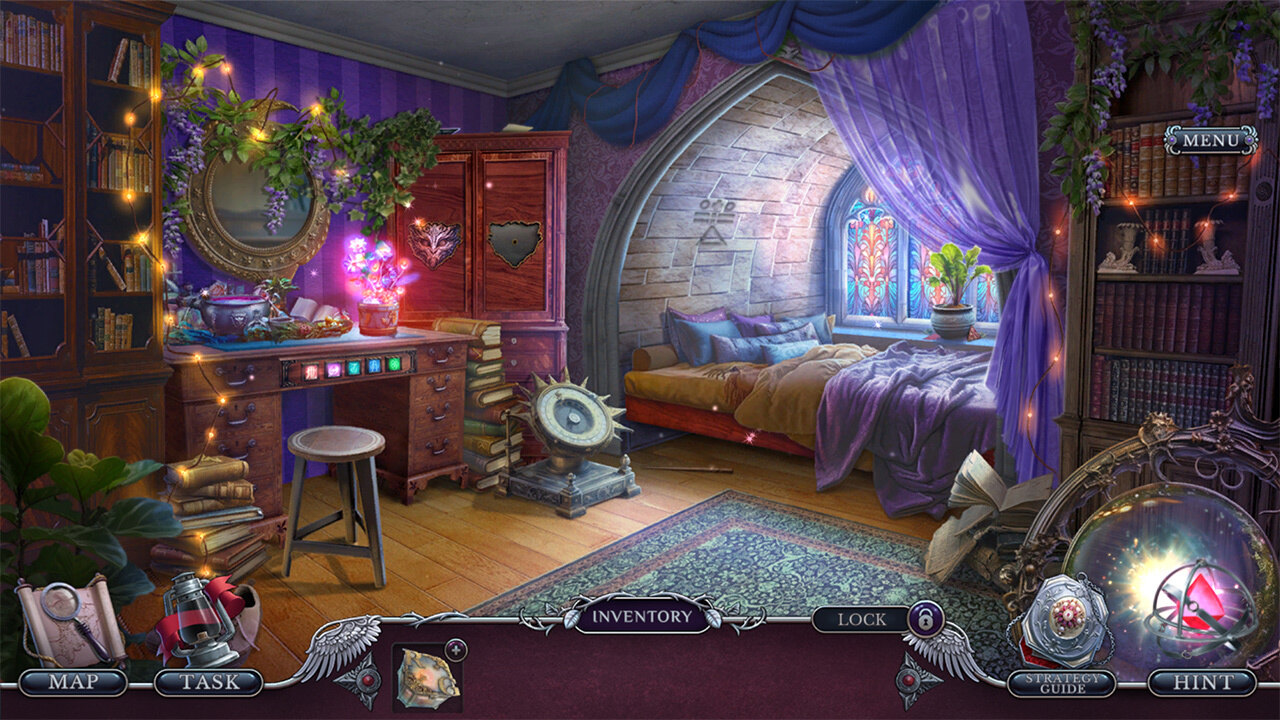The image size is (1280, 720).
Task: Open the Menu button
Action: tap(1210, 140)
